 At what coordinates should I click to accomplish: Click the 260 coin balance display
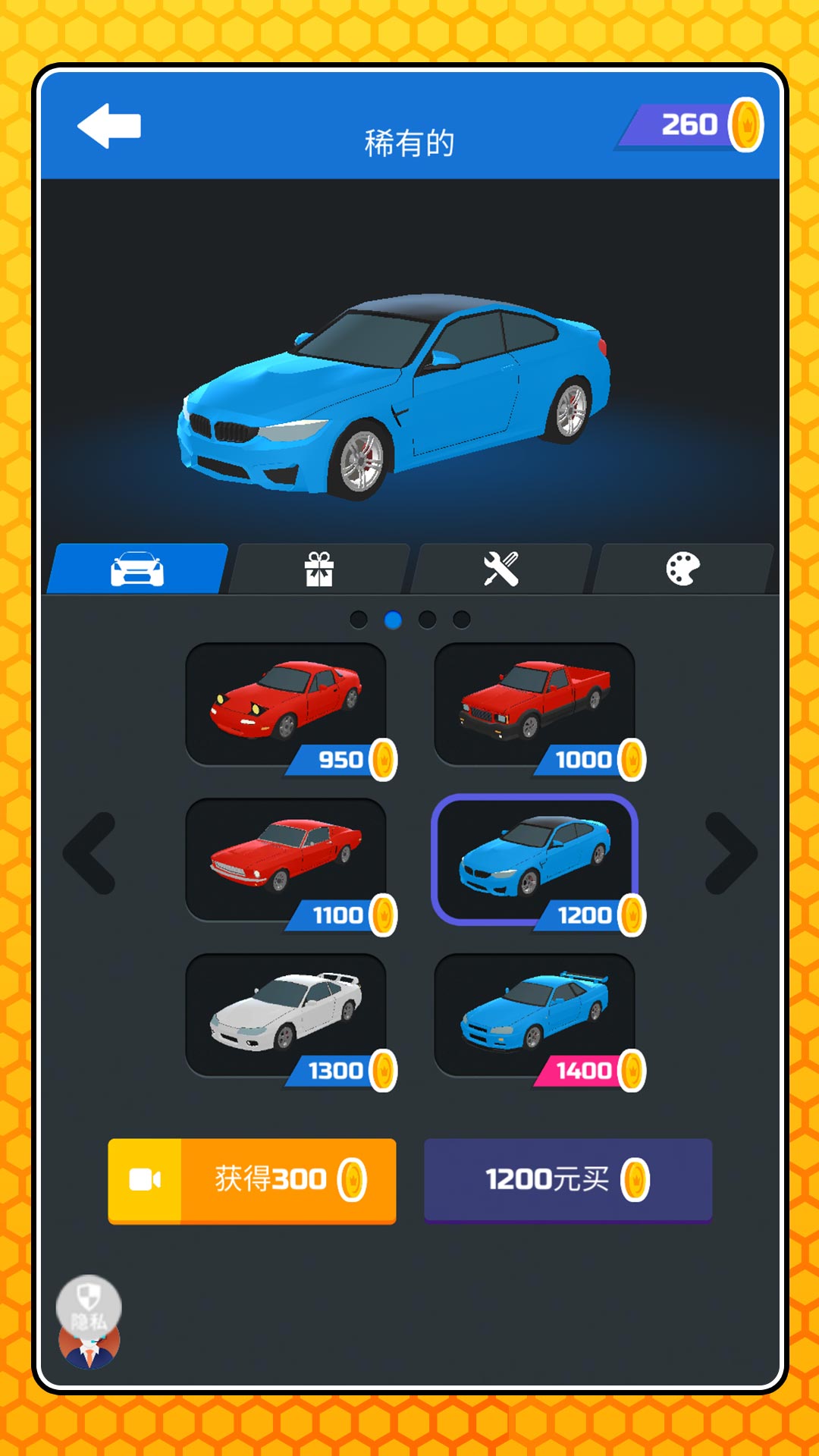[x=692, y=125]
